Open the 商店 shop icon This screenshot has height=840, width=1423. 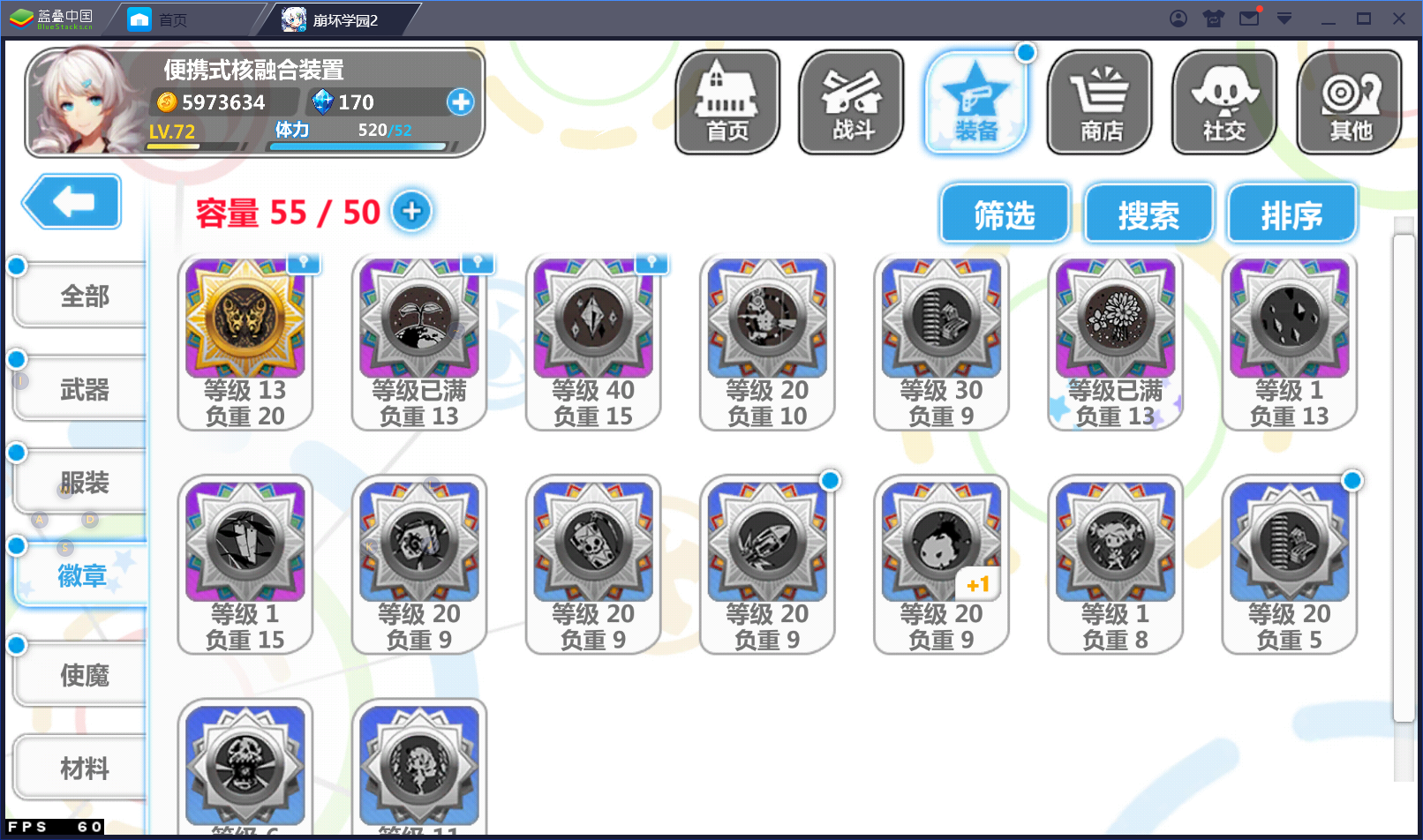(x=1099, y=101)
